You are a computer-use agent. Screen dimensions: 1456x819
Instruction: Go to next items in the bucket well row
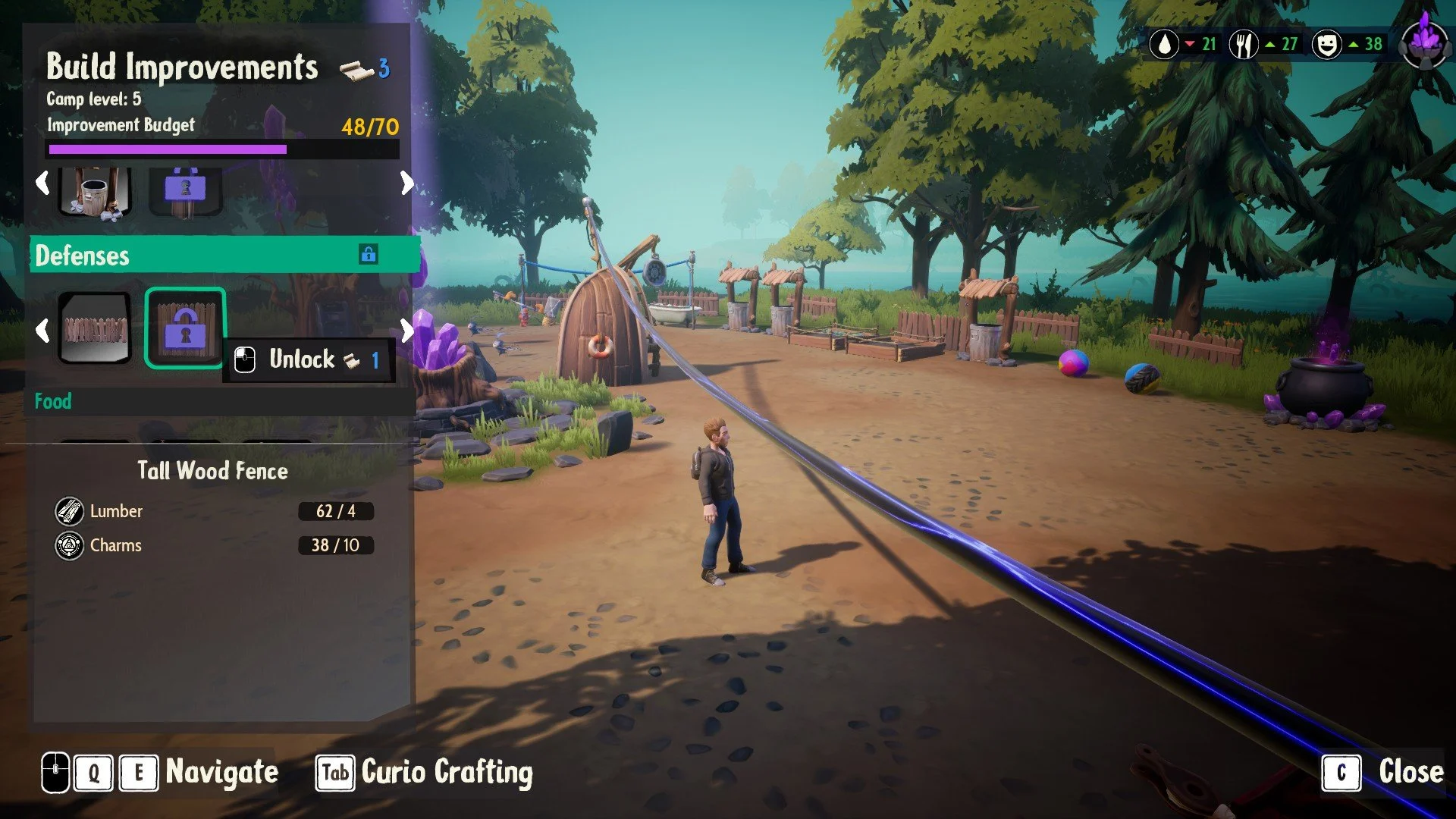(407, 183)
